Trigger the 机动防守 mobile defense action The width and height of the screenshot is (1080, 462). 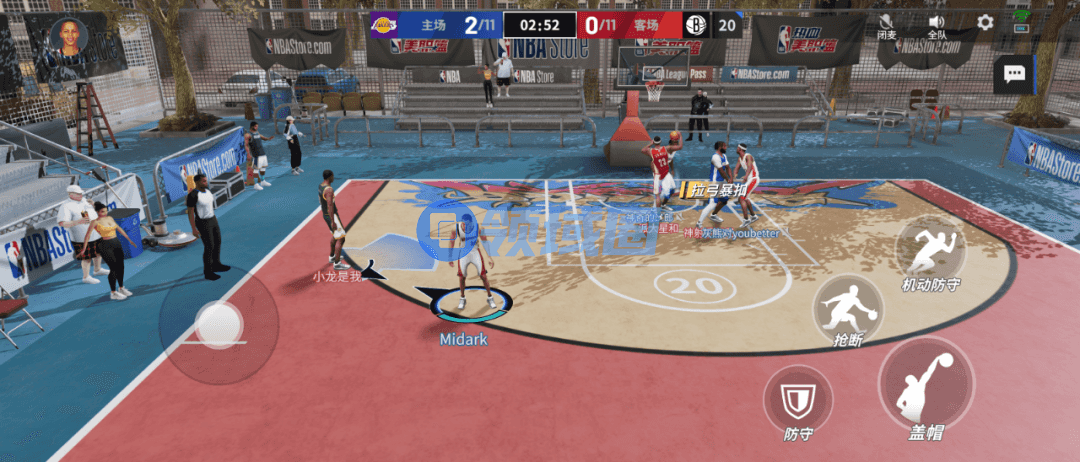930,250
